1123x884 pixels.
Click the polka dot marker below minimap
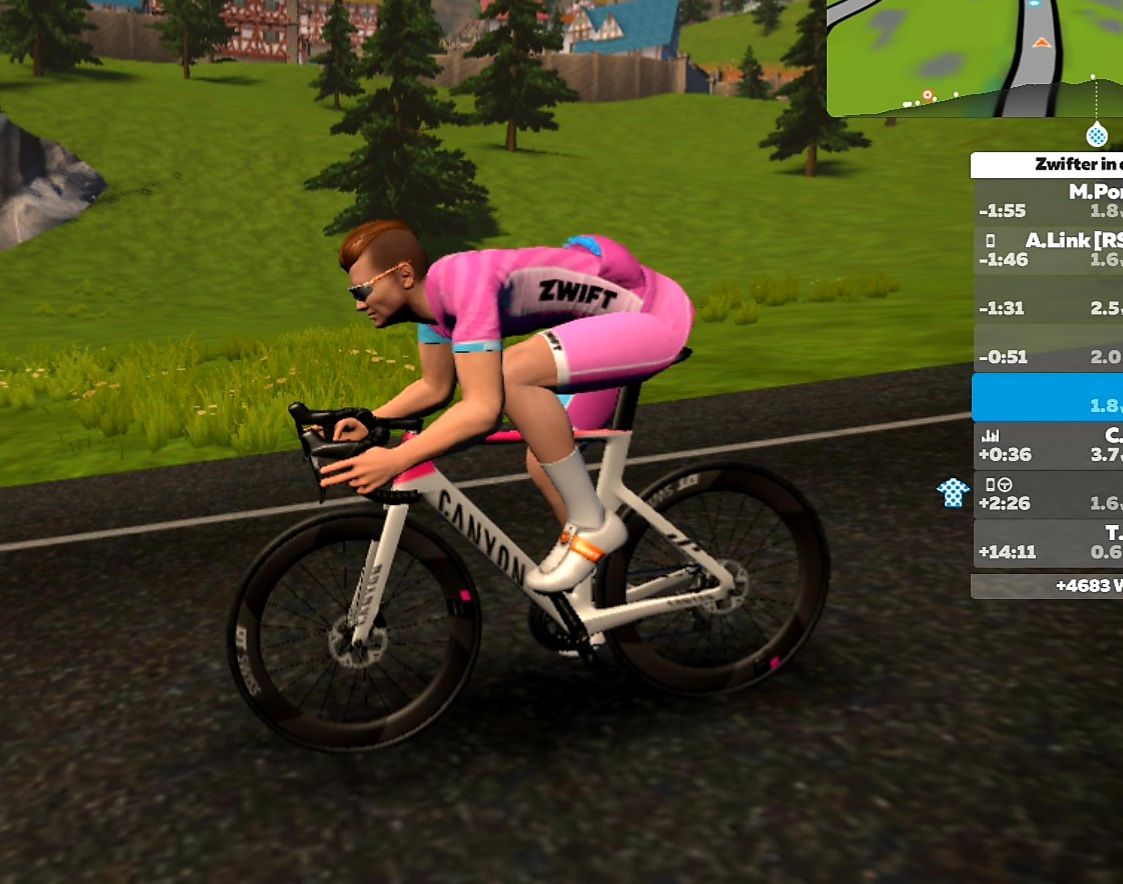pyautogui.click(x=1097, y=134)
